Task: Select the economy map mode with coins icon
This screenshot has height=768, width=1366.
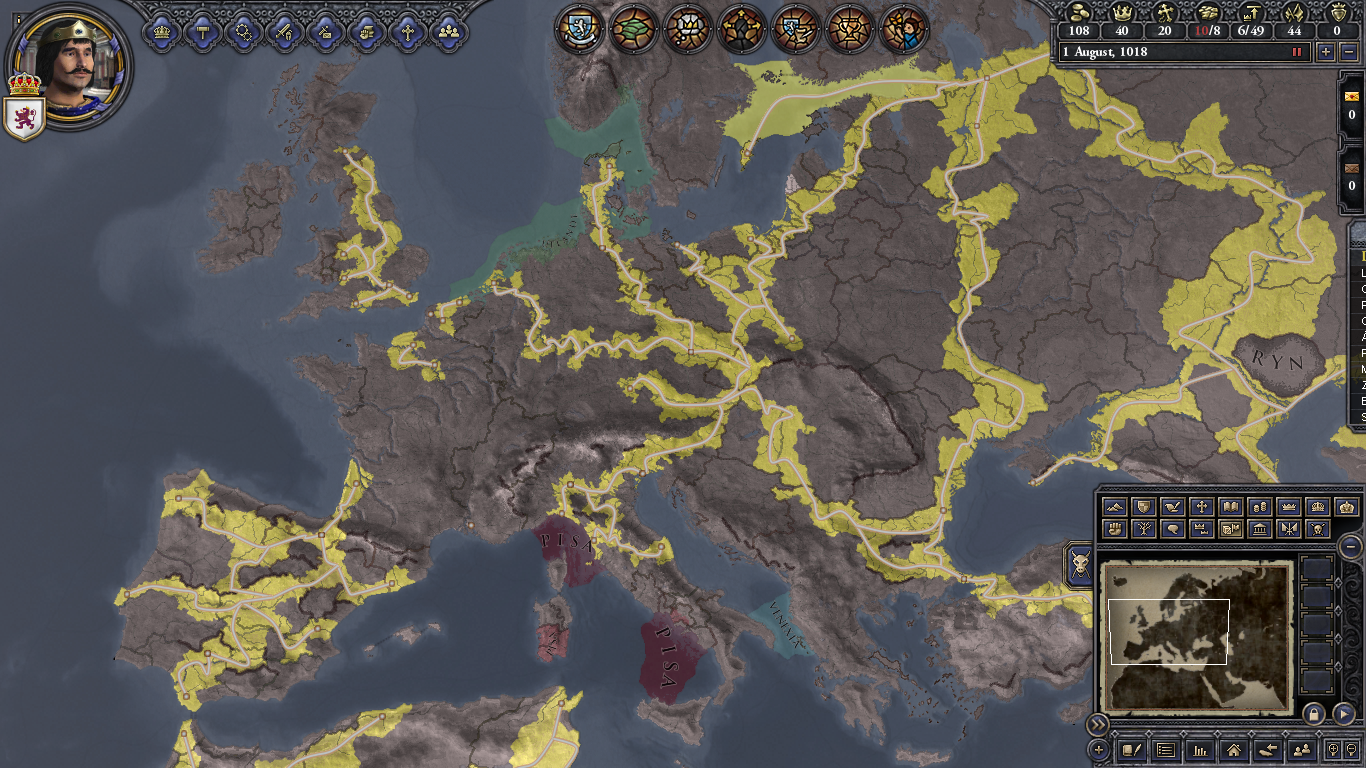Action: point(1260,507)
